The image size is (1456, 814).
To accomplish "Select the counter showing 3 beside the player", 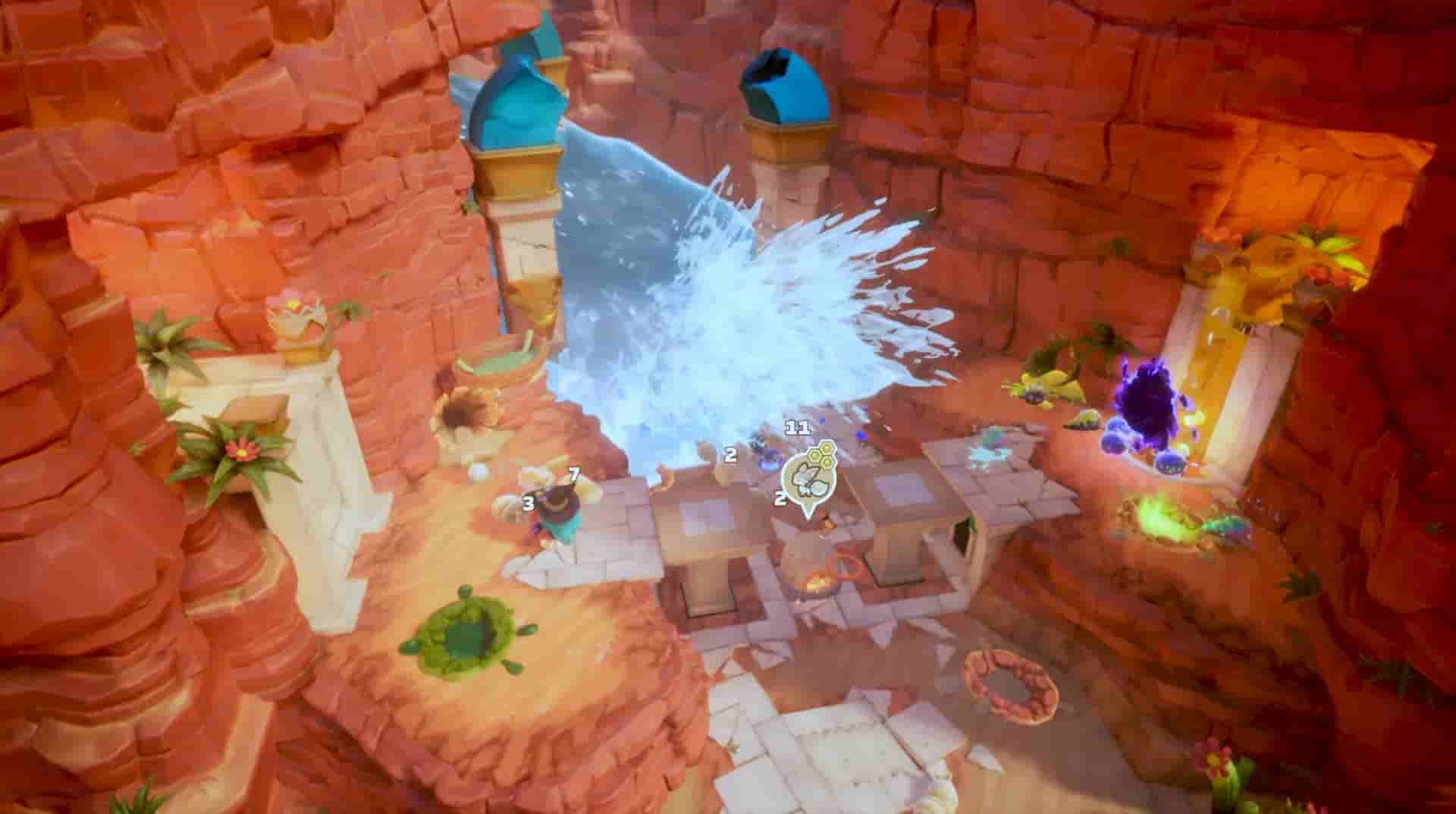I will 528,503.
